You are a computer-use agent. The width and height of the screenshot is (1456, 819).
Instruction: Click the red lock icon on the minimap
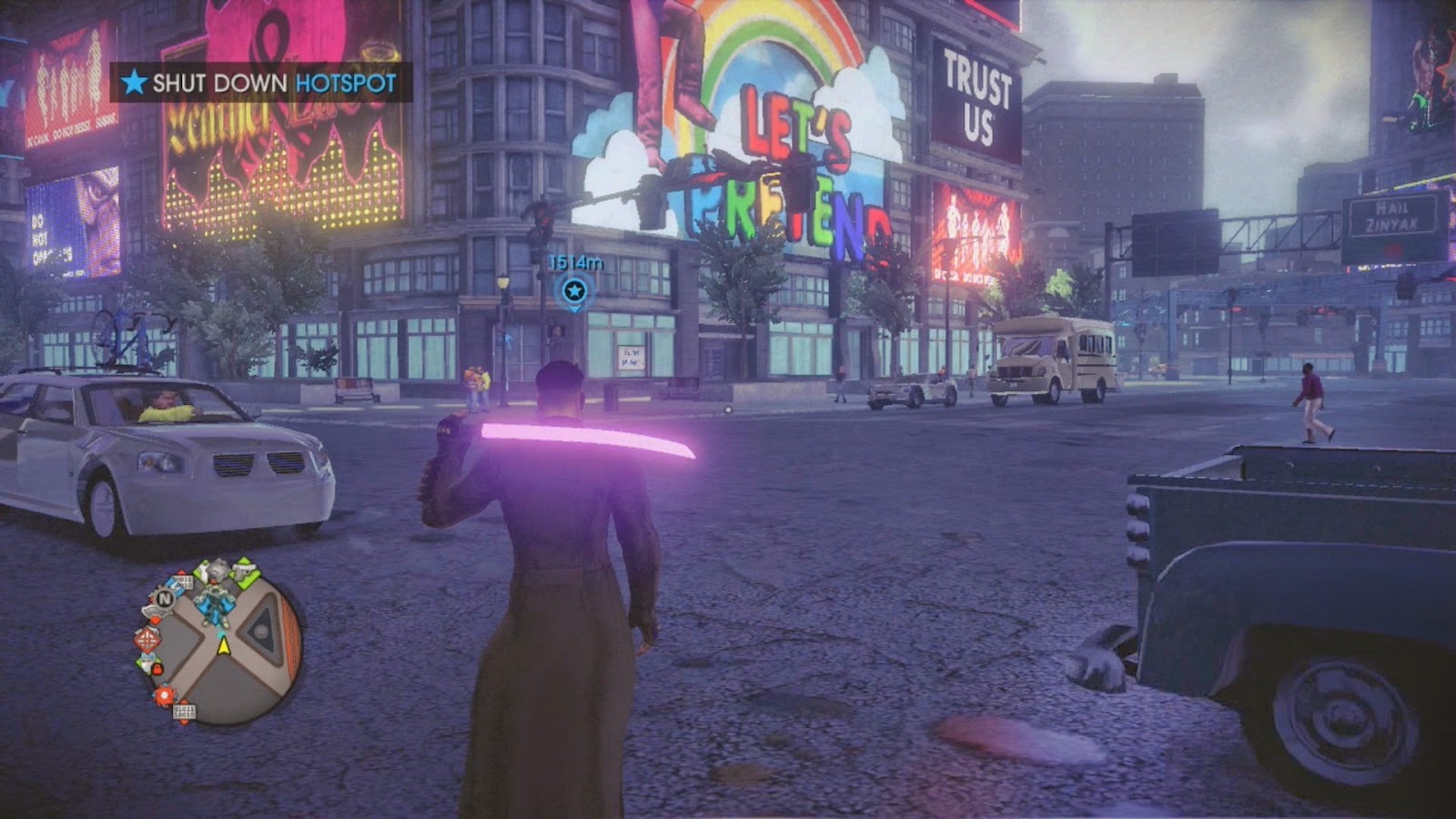[x=157, y=669]
